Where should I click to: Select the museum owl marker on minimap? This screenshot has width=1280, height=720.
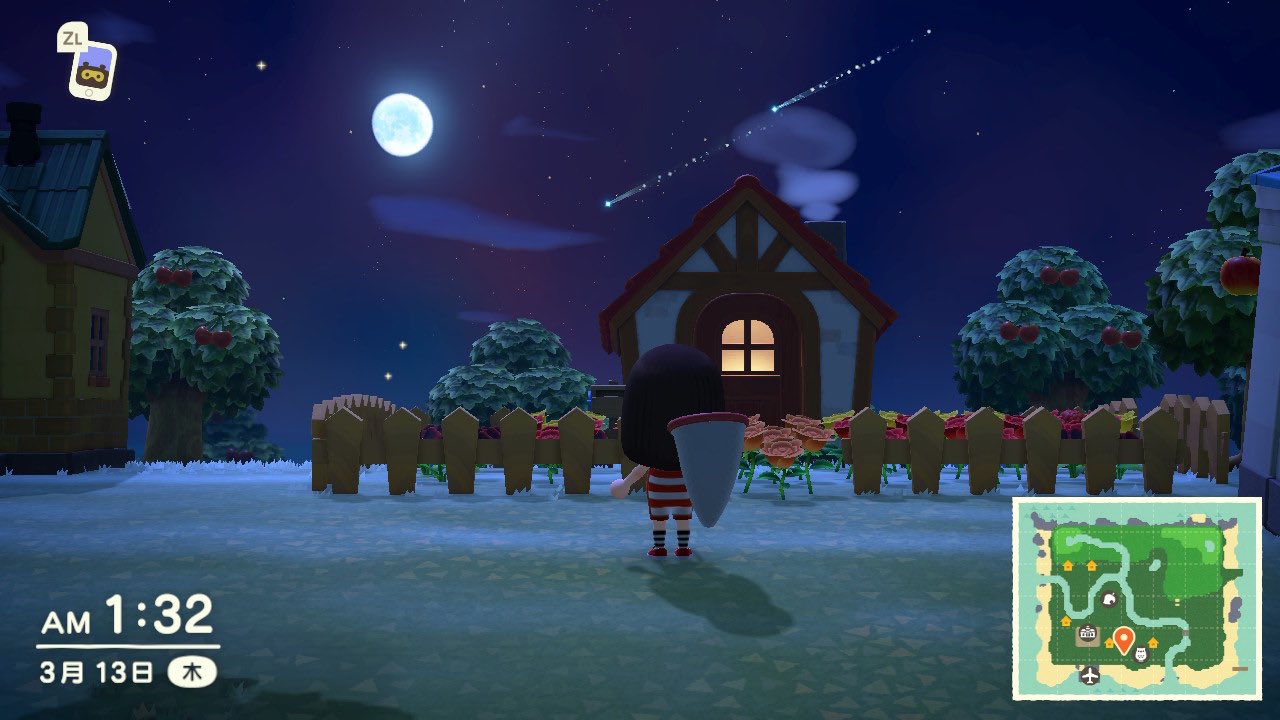[x=1141, y=656]
